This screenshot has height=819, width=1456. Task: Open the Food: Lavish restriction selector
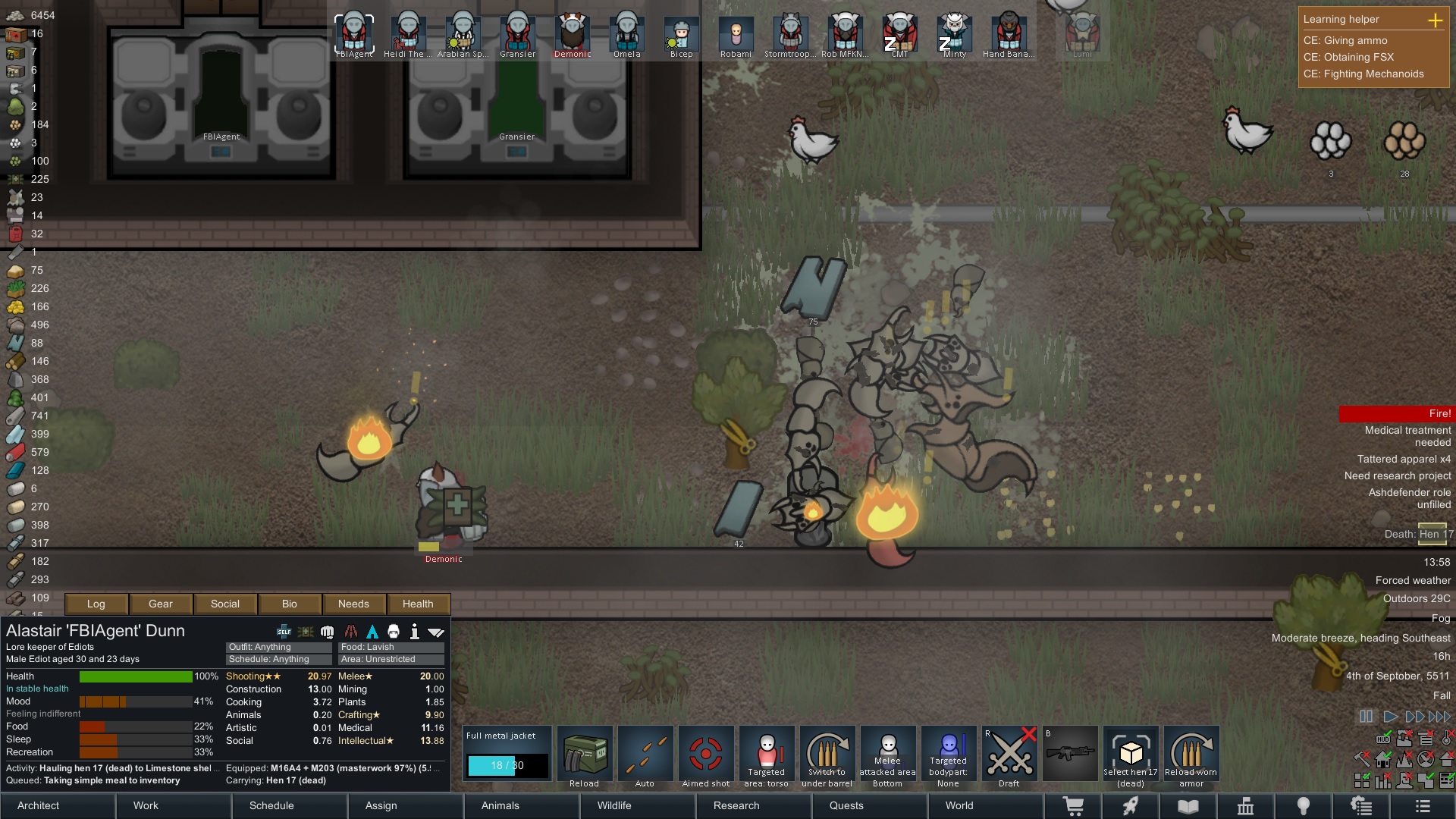pos(391,647)
